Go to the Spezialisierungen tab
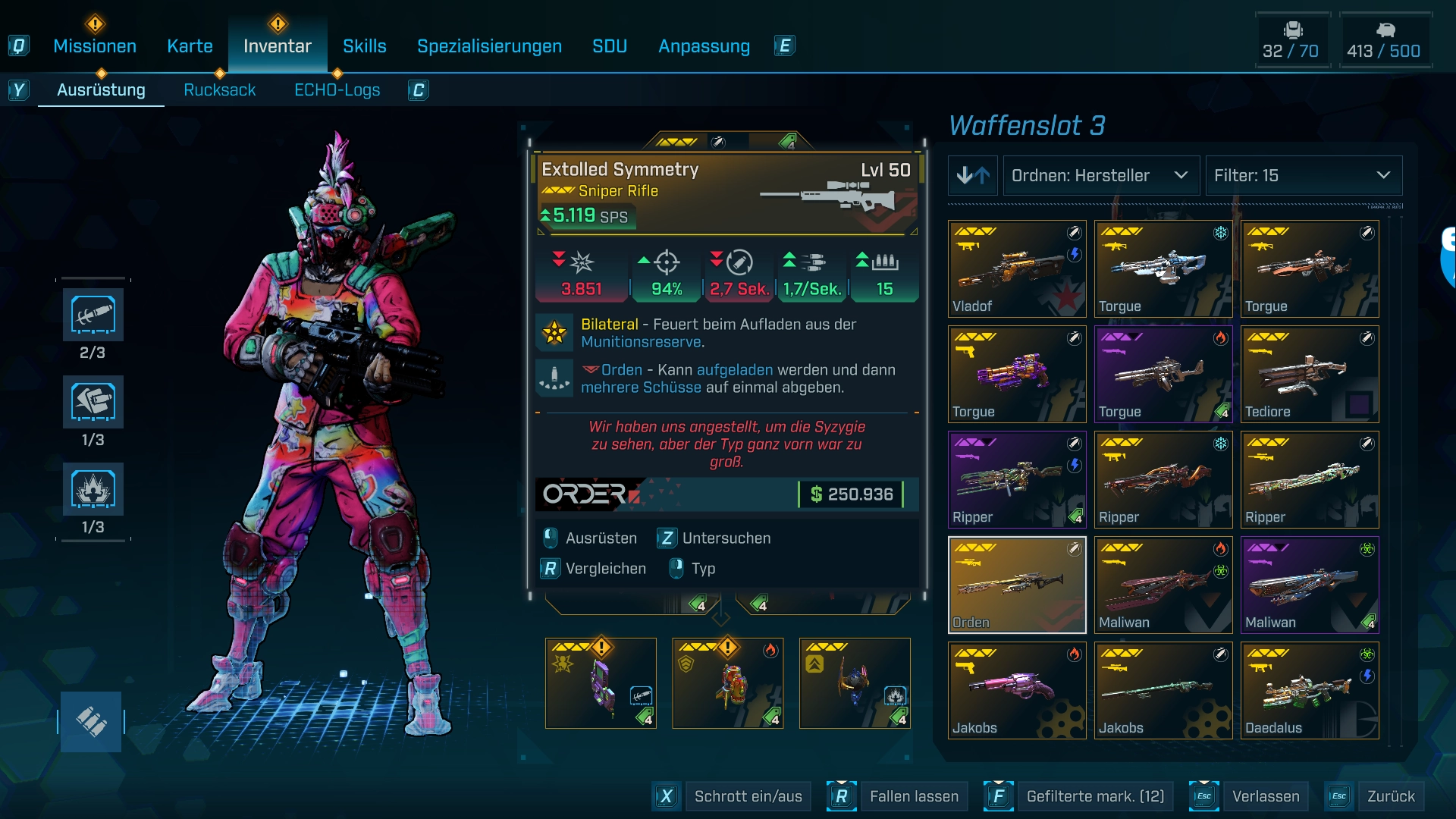This screenshot has width=1456, height=819. tap(489, 46)
